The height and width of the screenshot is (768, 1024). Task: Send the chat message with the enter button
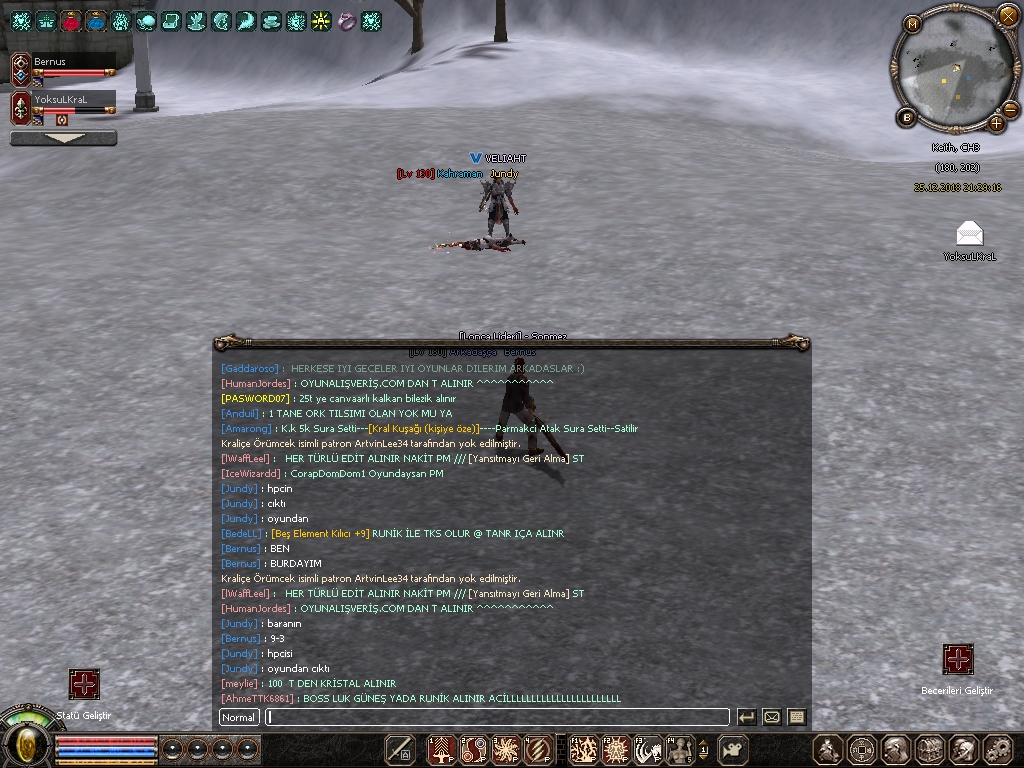[x=746, y=717]
